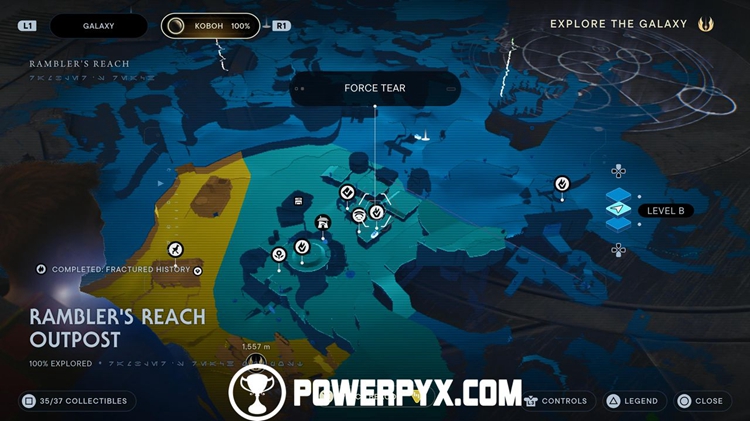
Task: Select the isolated marker on the eastern map
Action: pyautogui.click(x=562, y=183)
